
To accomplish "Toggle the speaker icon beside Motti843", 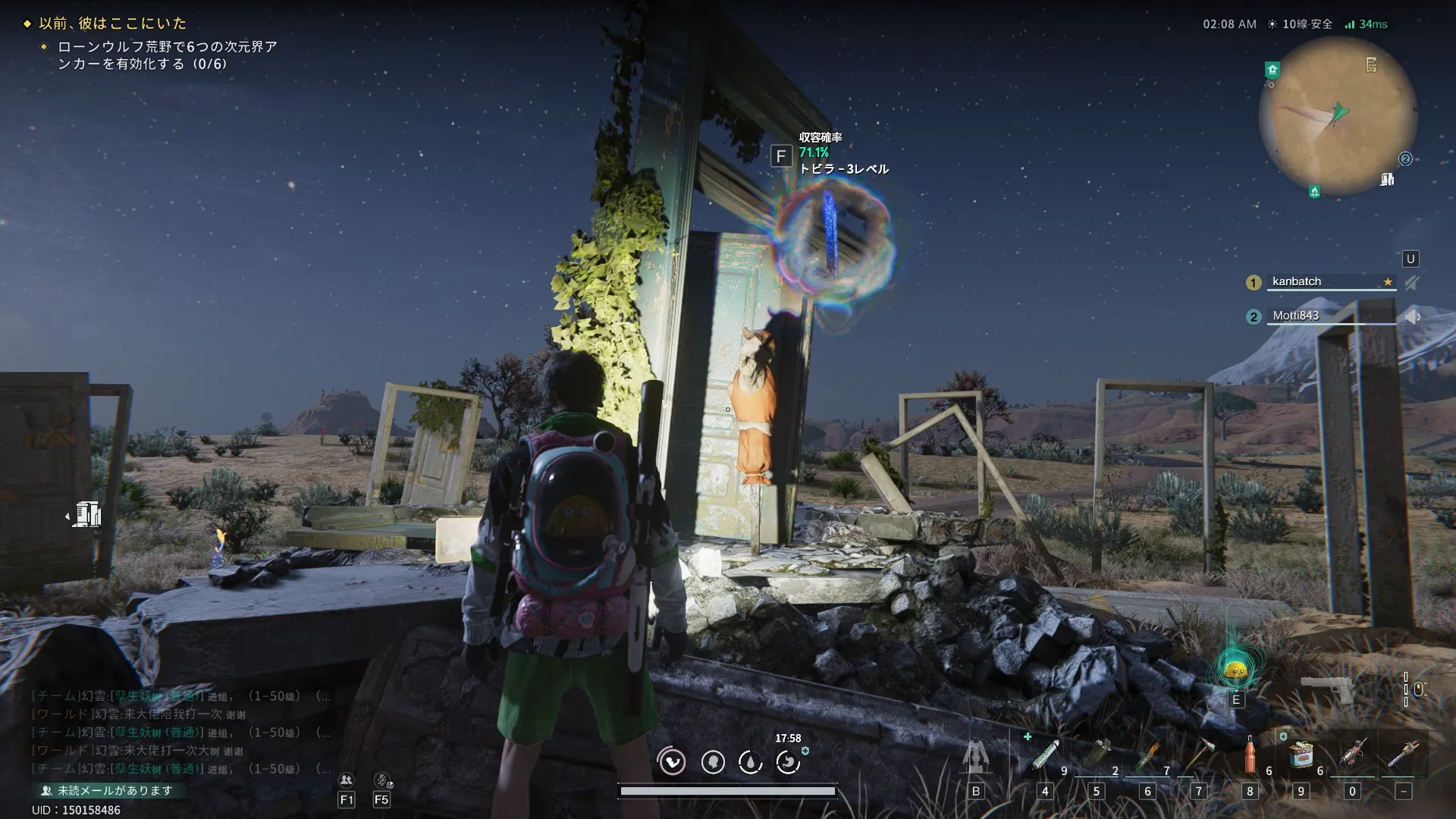I will (x=1412, y=316).
